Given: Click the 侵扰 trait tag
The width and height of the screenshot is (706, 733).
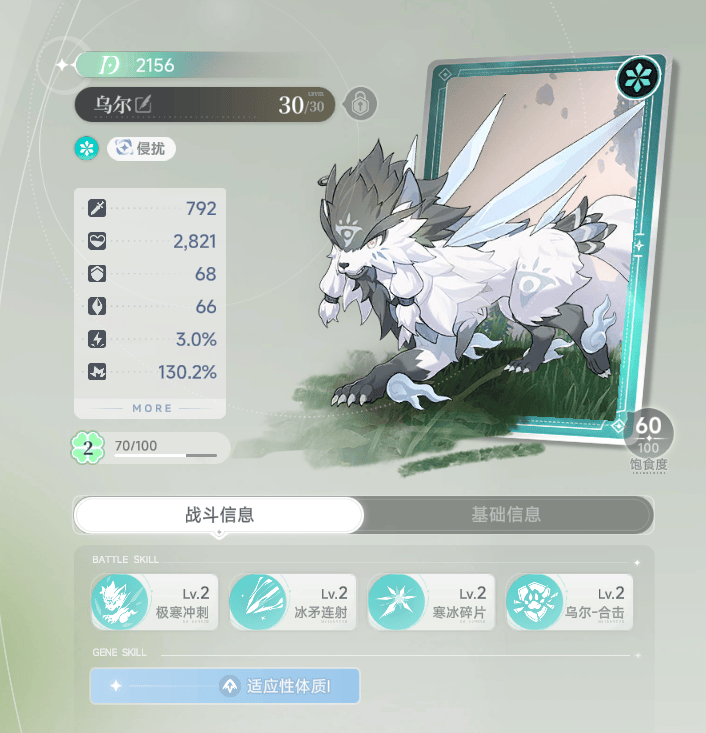Looking at the screenshot, I should coord(141,148).
